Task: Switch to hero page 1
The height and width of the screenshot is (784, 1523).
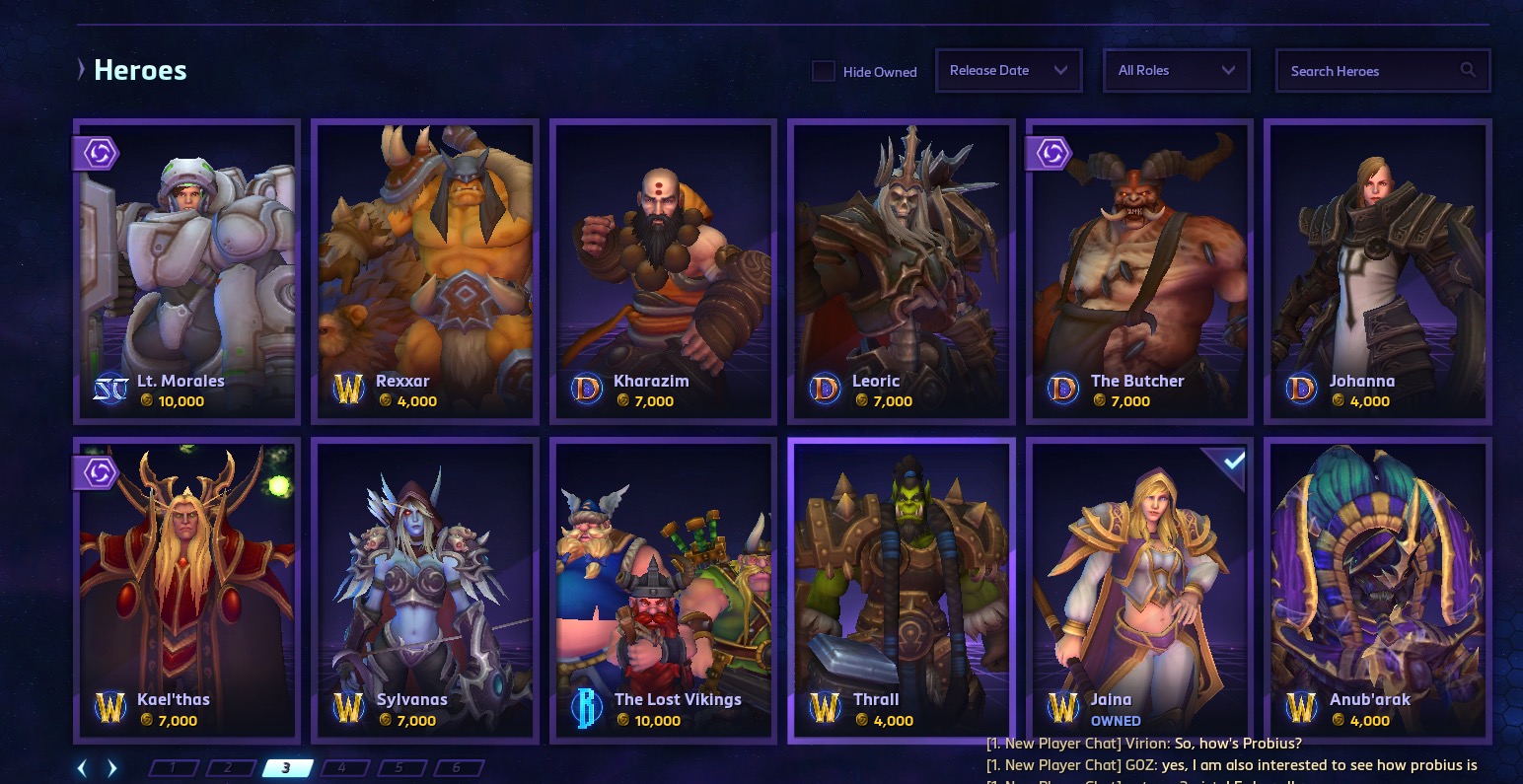Action: 174,768
